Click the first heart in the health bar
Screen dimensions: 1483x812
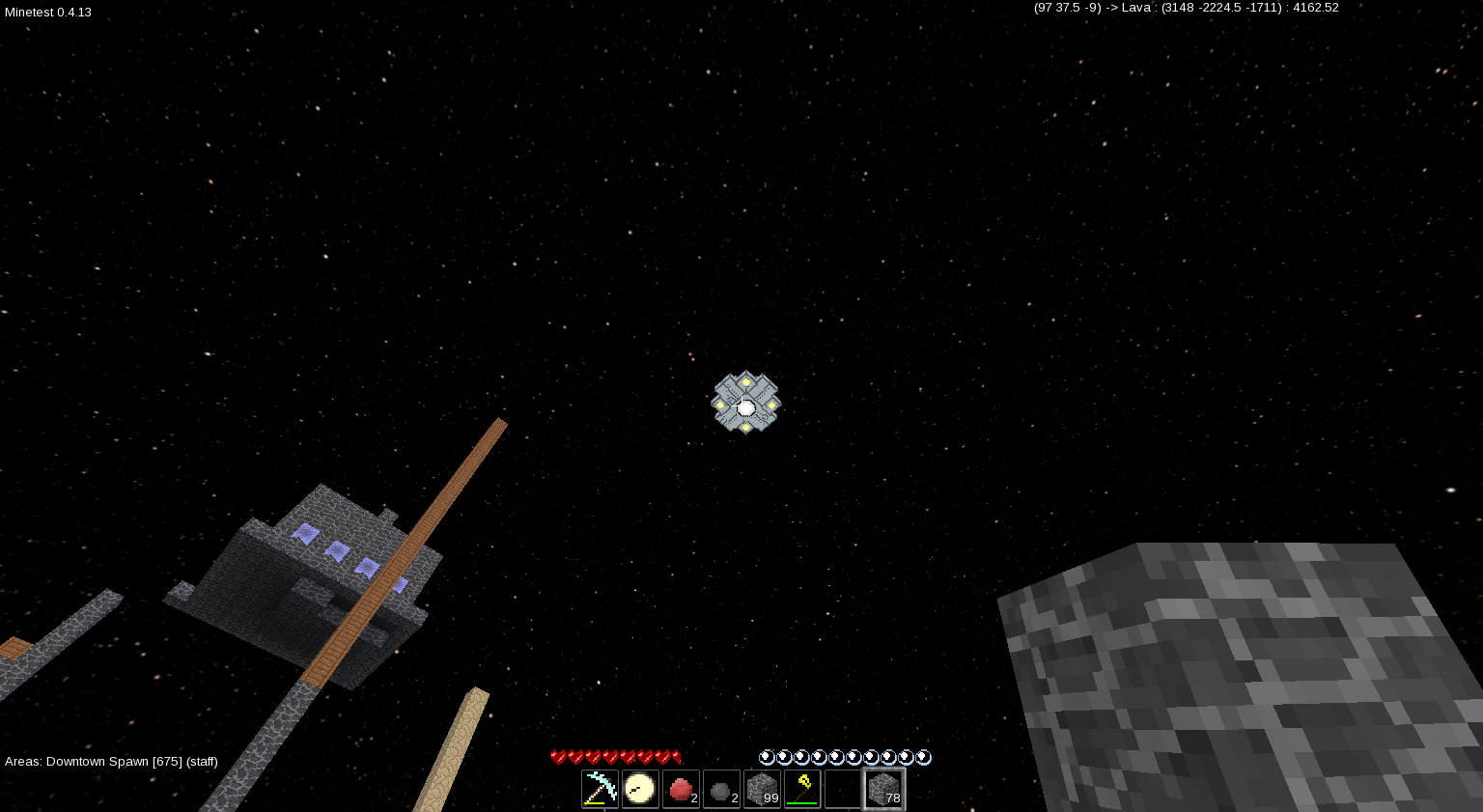point(556,757)
